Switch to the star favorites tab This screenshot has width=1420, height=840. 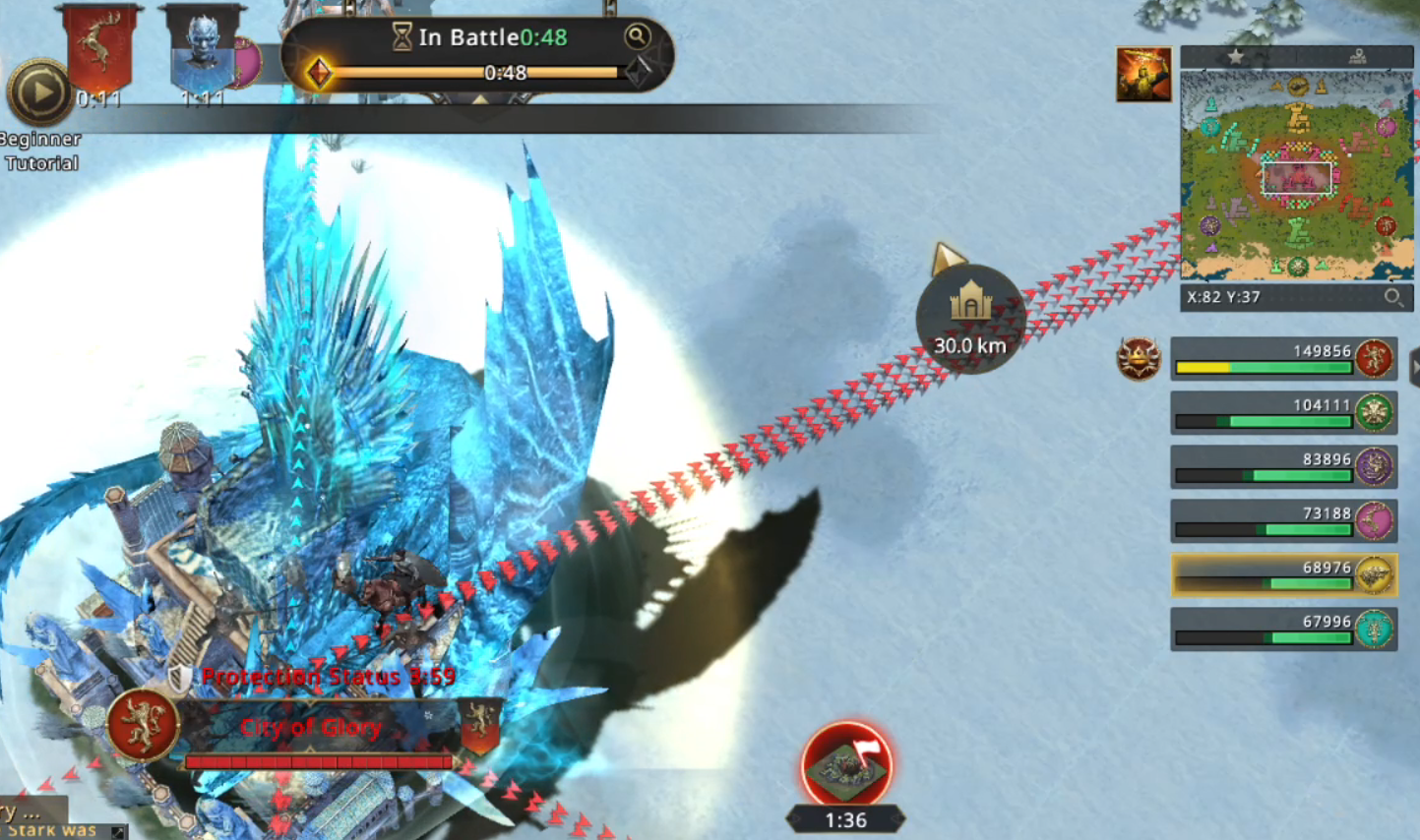coord(1236,57)
